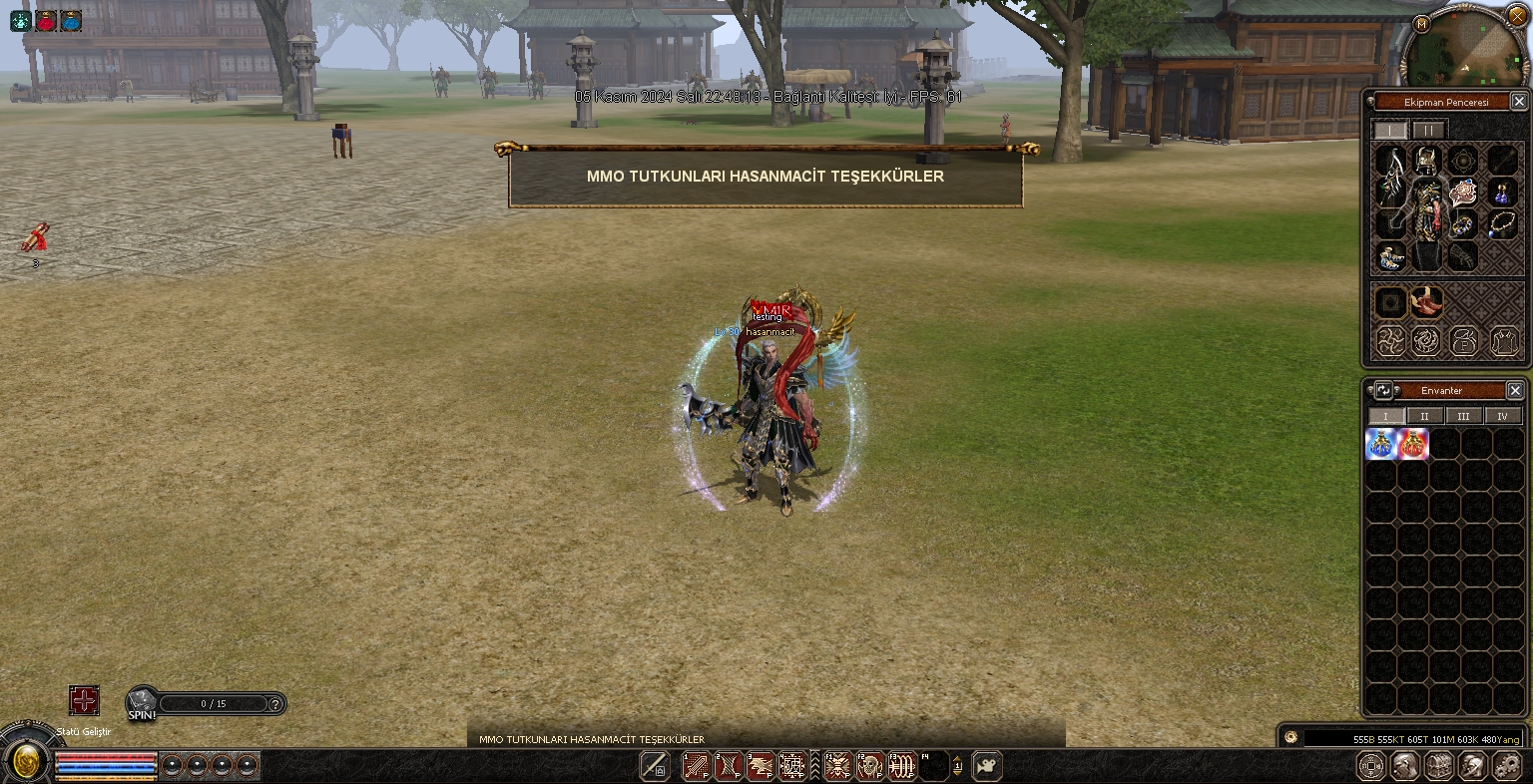Open the treasure chest inventory button
This screenshot has height=784, width=1533.
tap(1438, 766)
